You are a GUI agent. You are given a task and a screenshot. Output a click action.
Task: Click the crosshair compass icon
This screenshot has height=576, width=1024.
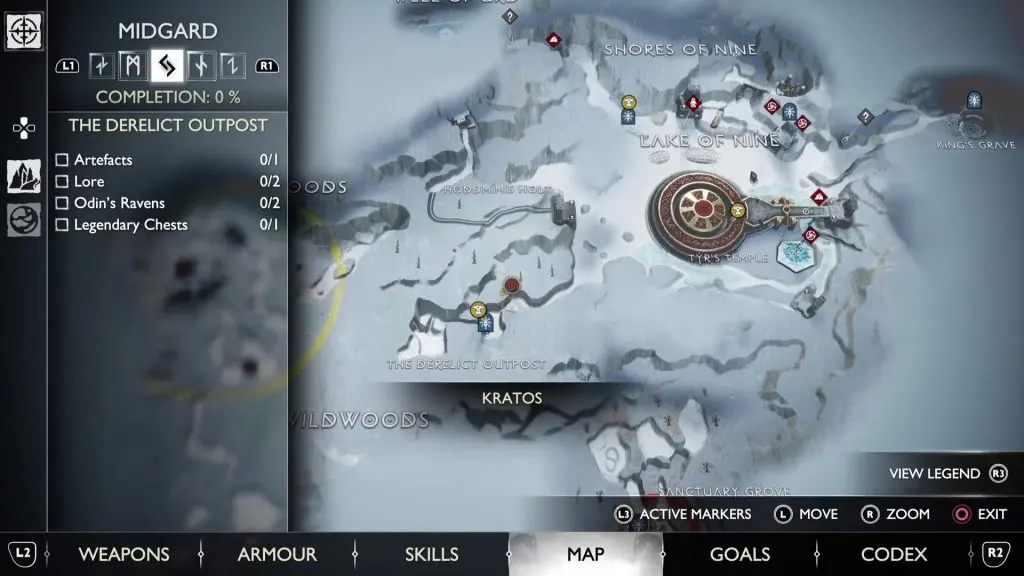(23, 31)
